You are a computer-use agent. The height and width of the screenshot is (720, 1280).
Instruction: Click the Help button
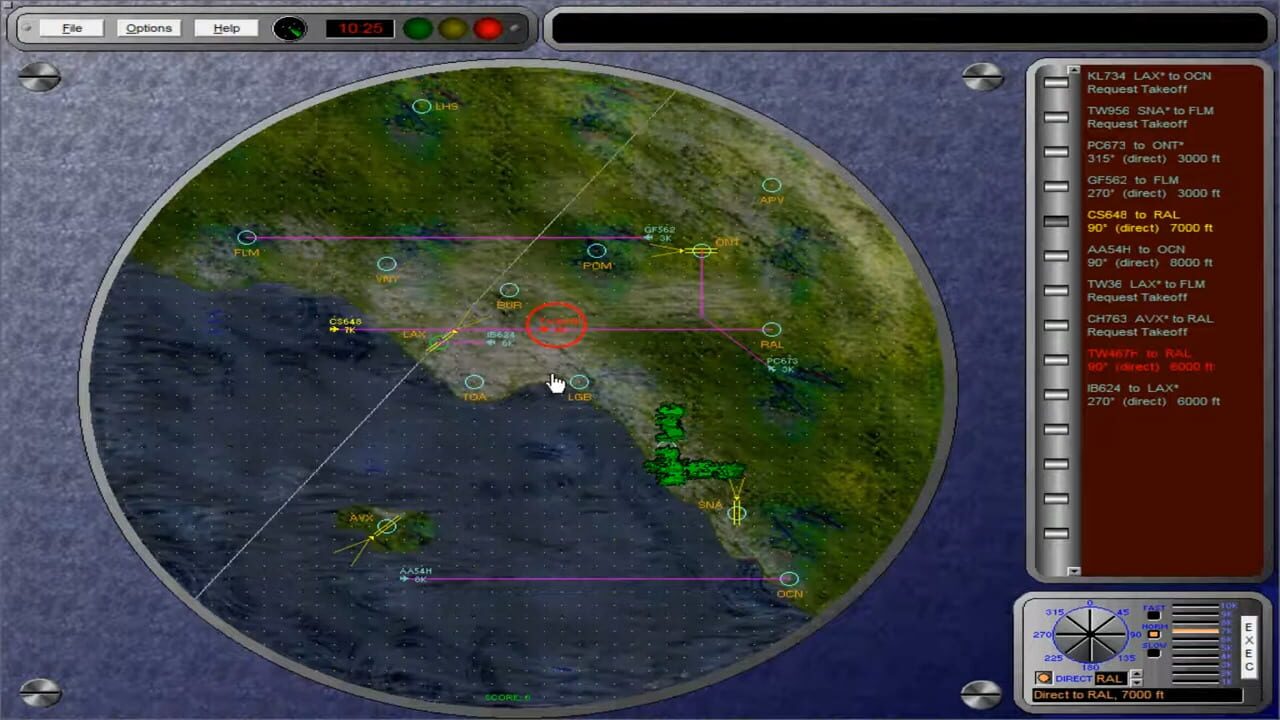225,28
